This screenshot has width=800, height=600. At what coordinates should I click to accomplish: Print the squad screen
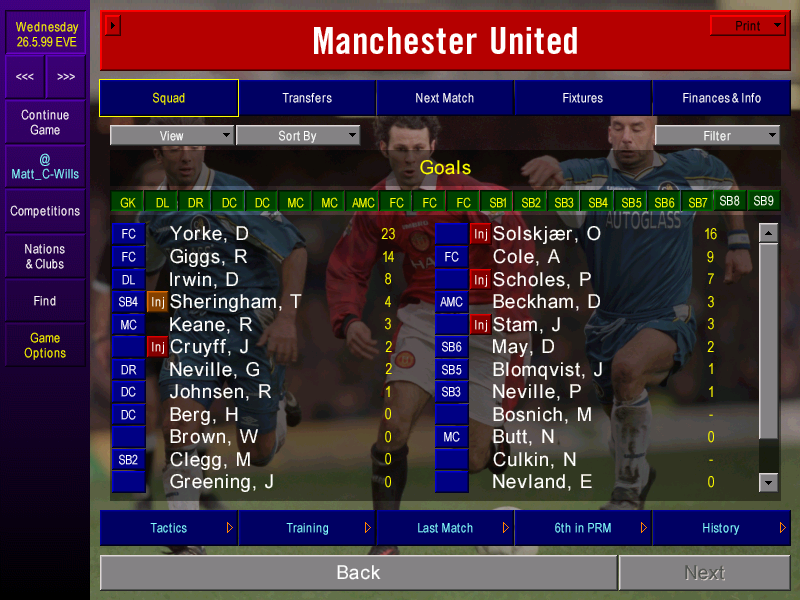point(748,26)
